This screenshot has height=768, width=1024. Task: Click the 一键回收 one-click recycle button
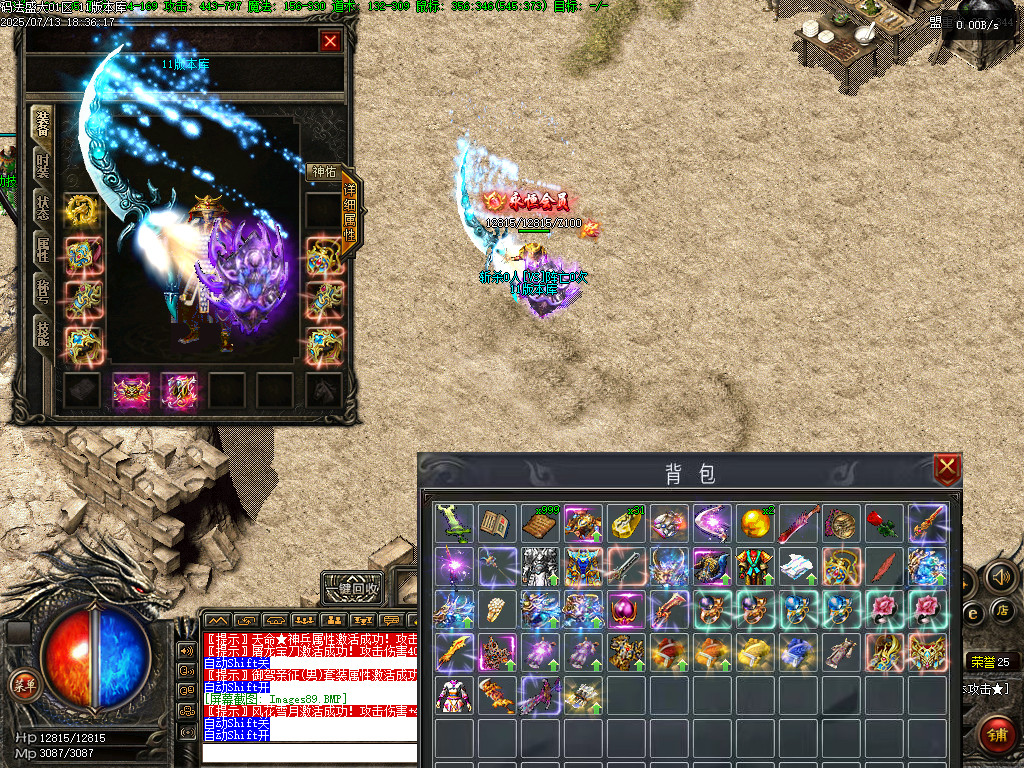pyautogui.click(x=353, y=589)
